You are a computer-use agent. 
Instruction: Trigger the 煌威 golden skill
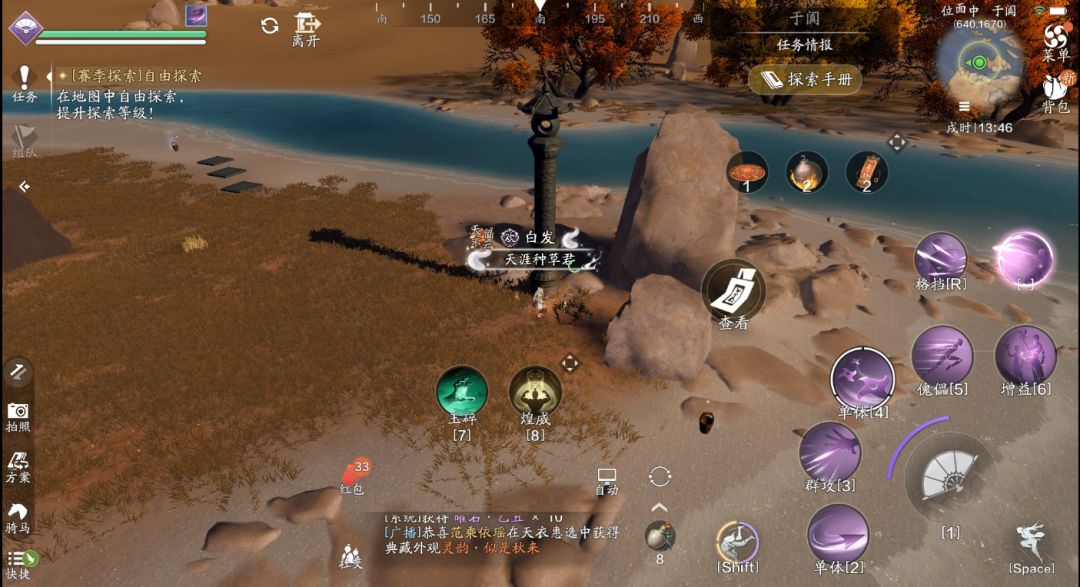(535, 392)
